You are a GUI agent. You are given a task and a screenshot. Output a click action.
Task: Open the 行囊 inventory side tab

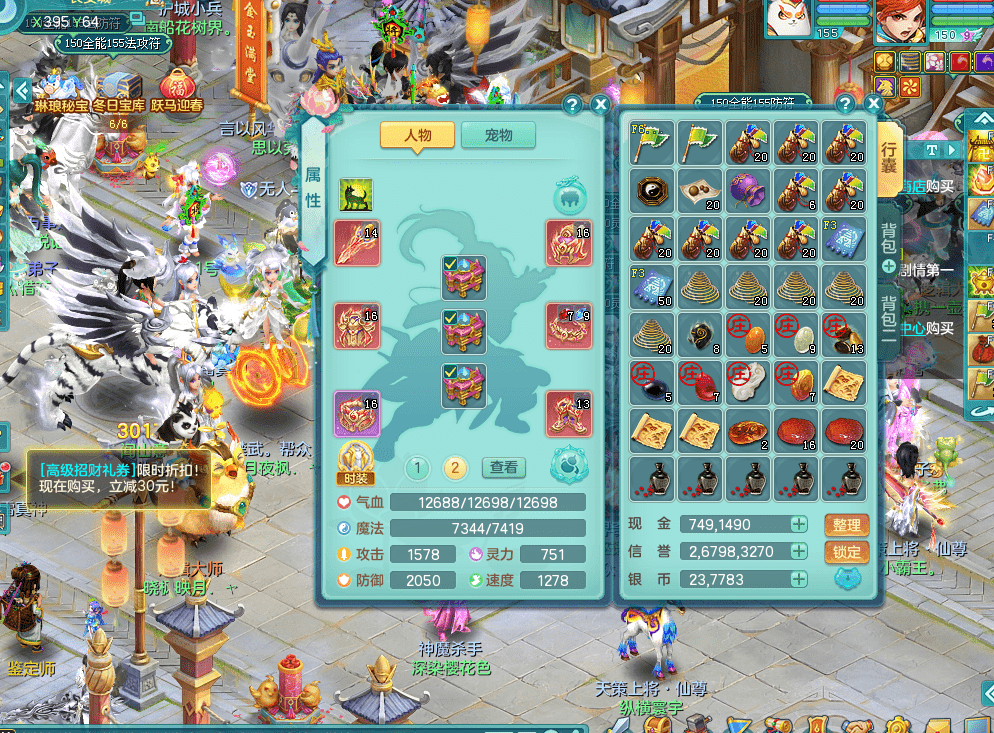pyautogui.click(x=889, y=157)
